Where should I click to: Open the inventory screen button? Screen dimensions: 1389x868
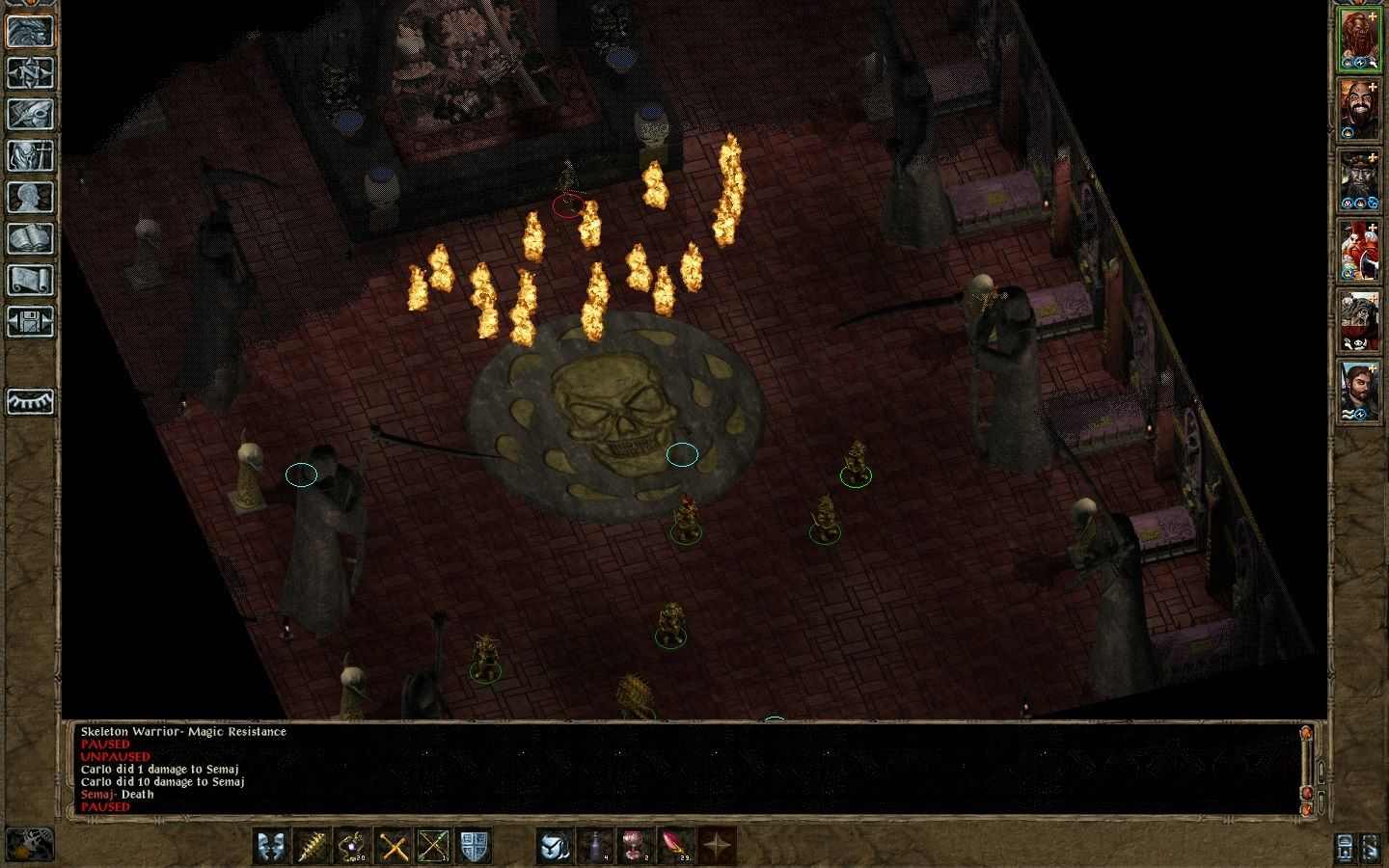point(30,155)
